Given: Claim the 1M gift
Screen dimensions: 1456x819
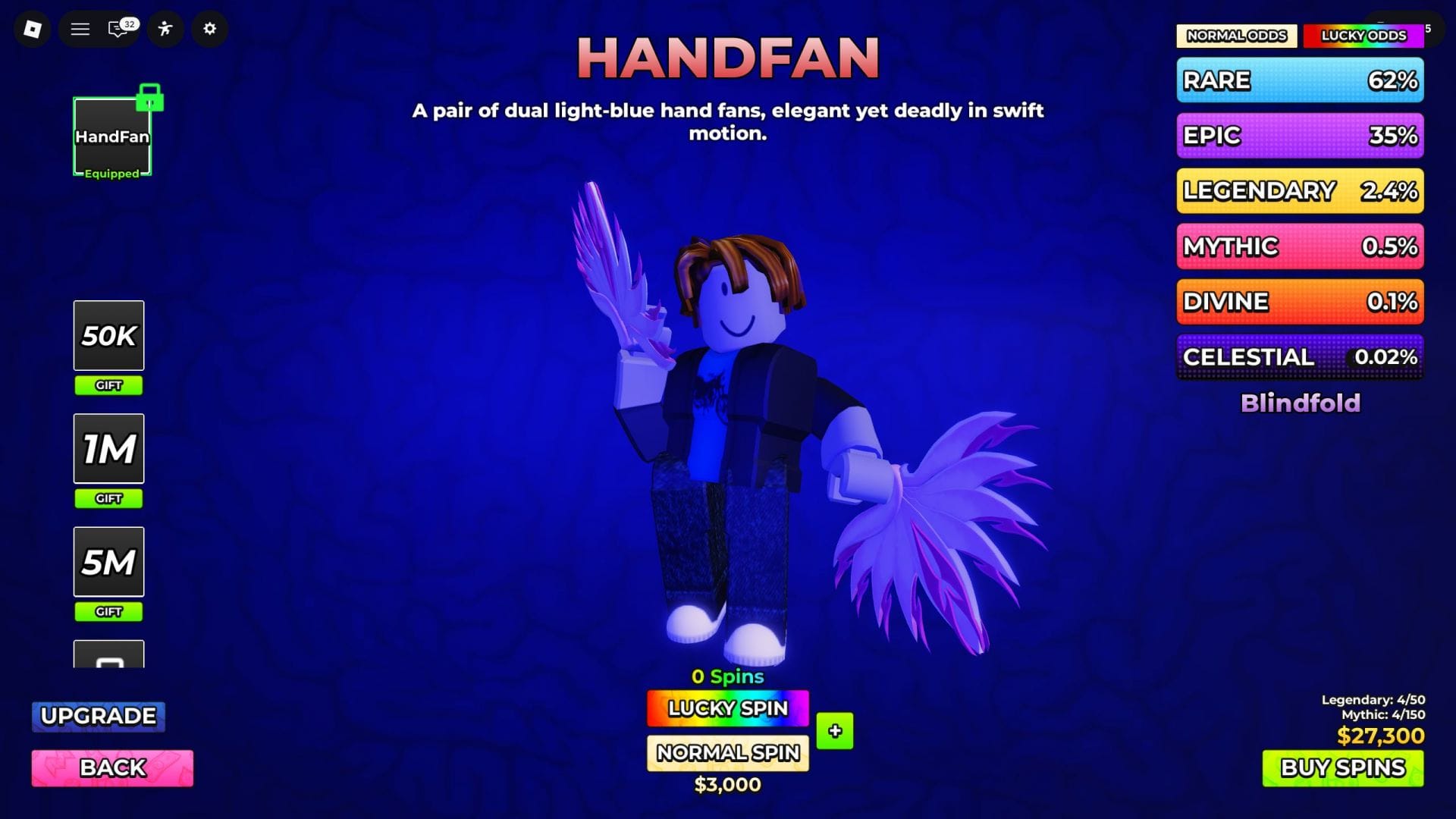Looking at the screenshot, I should pos(108,448).
